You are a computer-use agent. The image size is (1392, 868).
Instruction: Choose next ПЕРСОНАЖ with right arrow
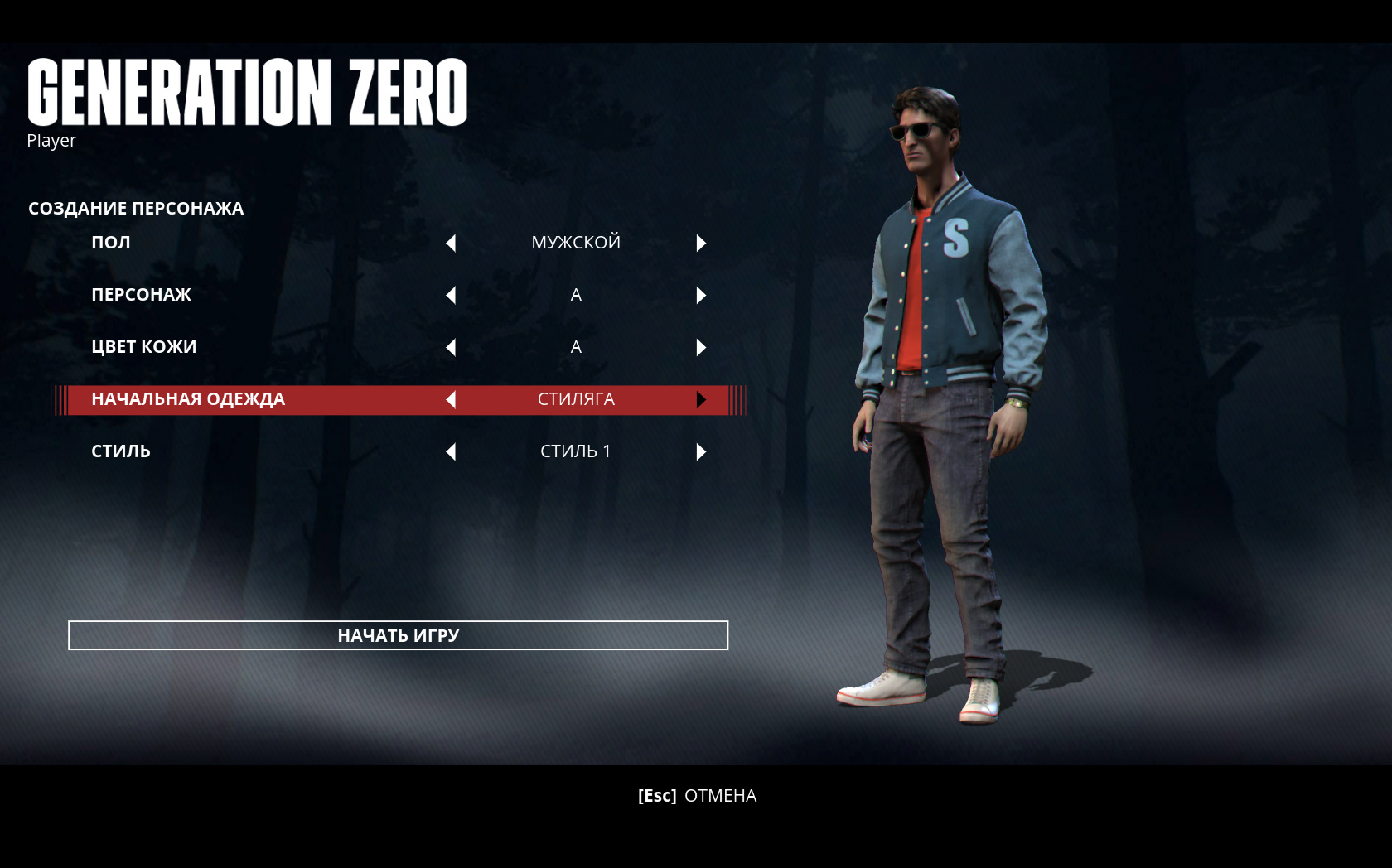point(701,295)
